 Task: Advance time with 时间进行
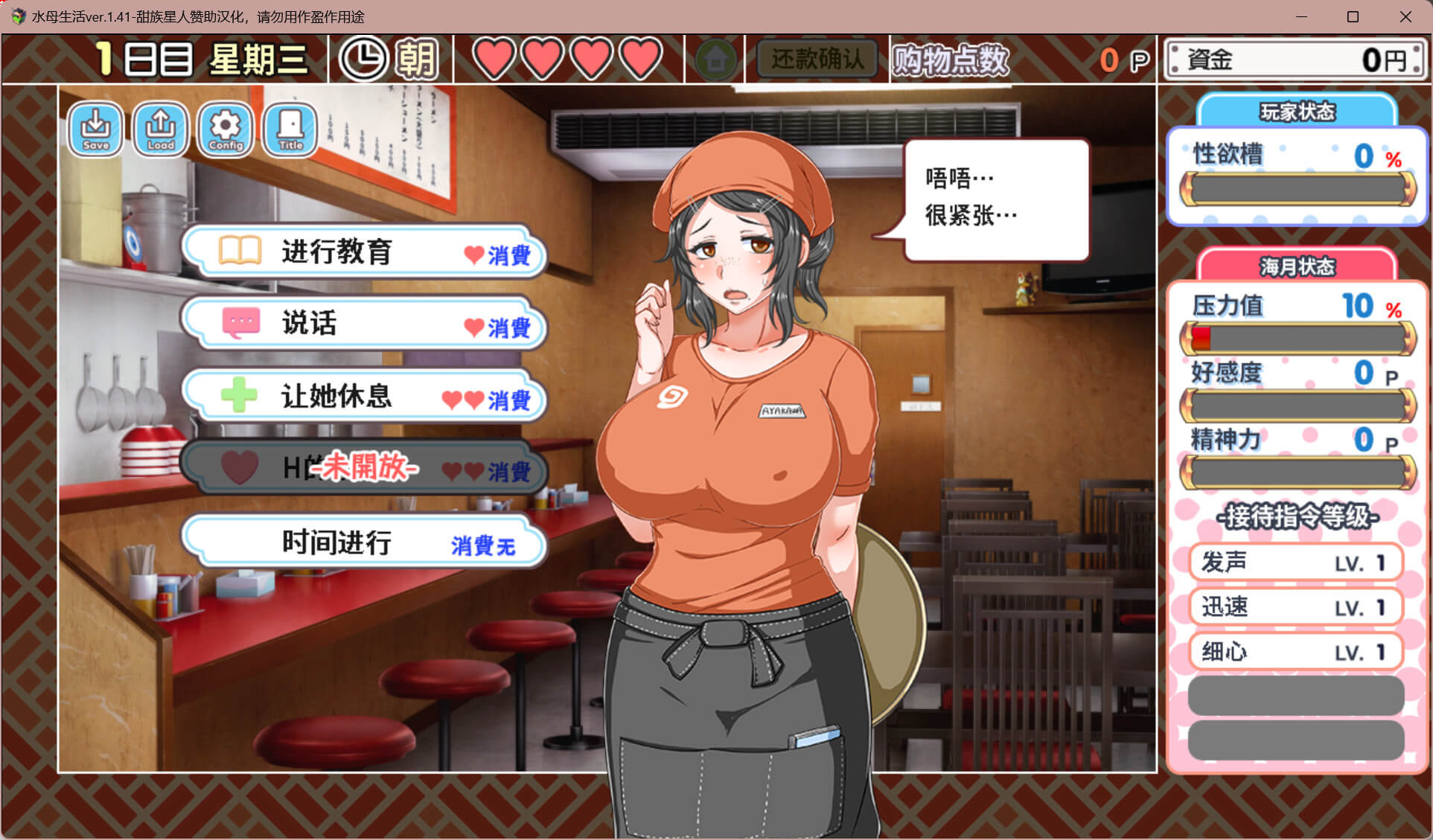365,542
